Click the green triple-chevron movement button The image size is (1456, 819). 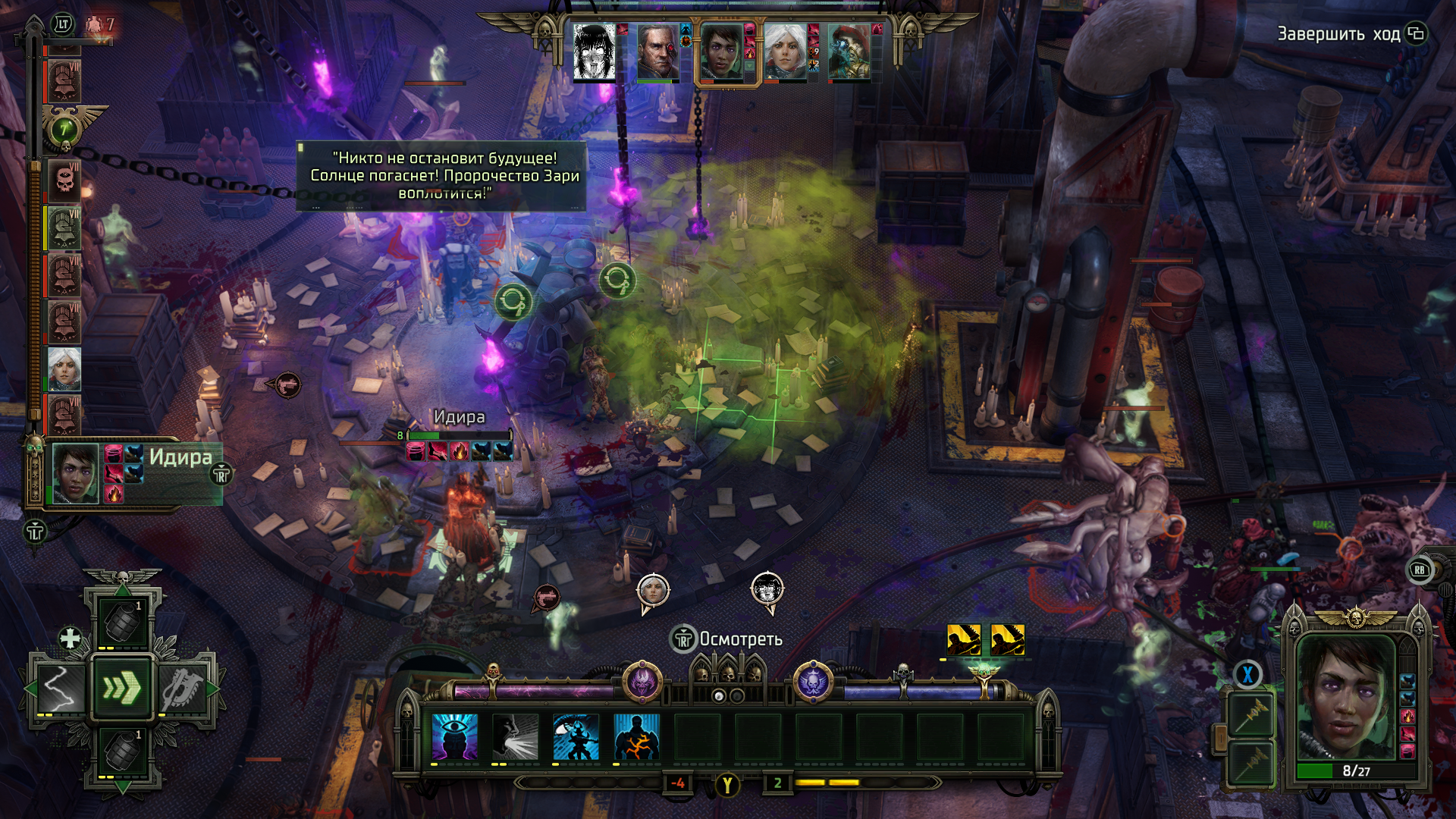coord(122,689)
